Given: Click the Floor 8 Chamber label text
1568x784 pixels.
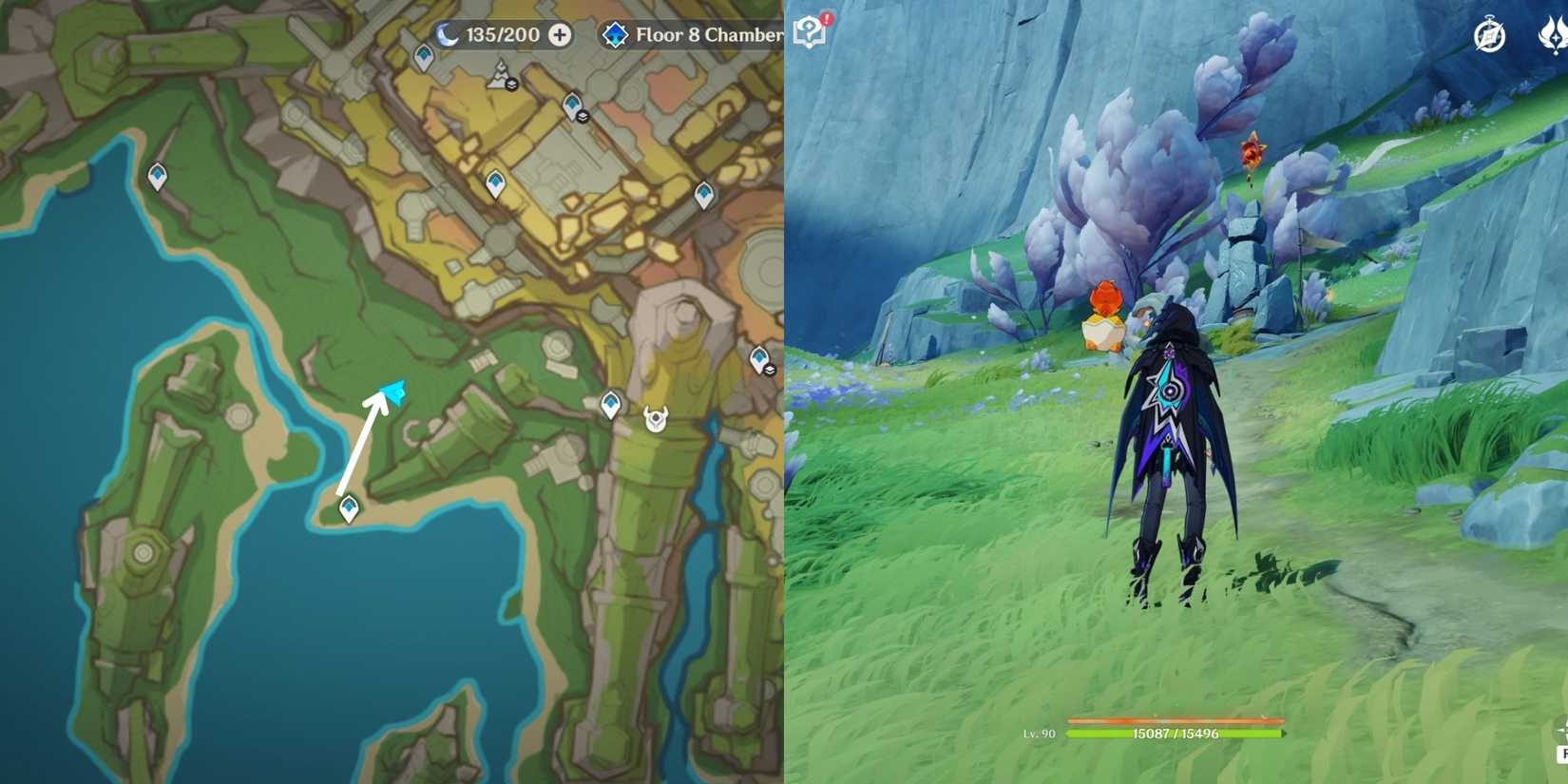Looking at the screenshot, I should 708,34.
